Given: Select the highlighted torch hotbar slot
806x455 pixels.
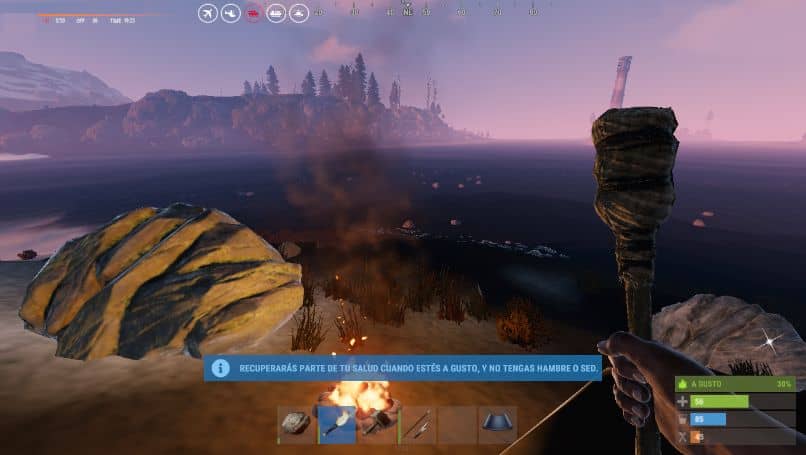Looking at the screenshot, I should click(x=337, y=424).
